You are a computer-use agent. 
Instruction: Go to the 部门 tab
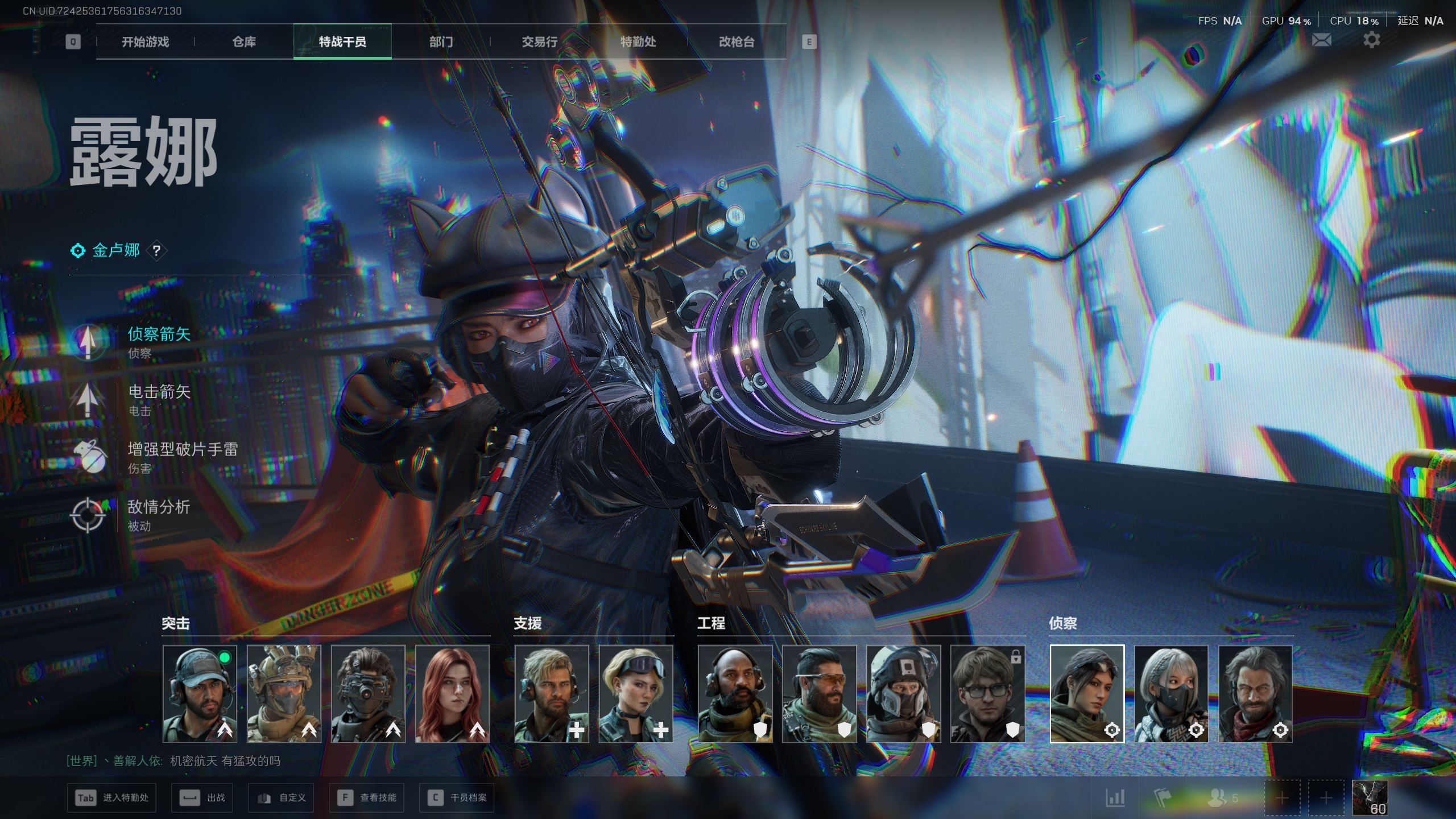tap(441, 42)
